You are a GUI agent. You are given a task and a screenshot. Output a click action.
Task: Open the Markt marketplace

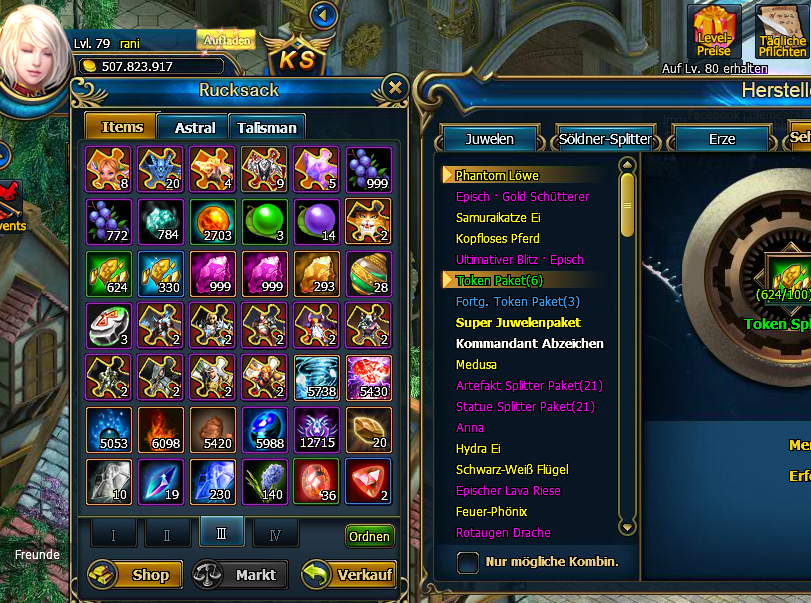[239, 575]
